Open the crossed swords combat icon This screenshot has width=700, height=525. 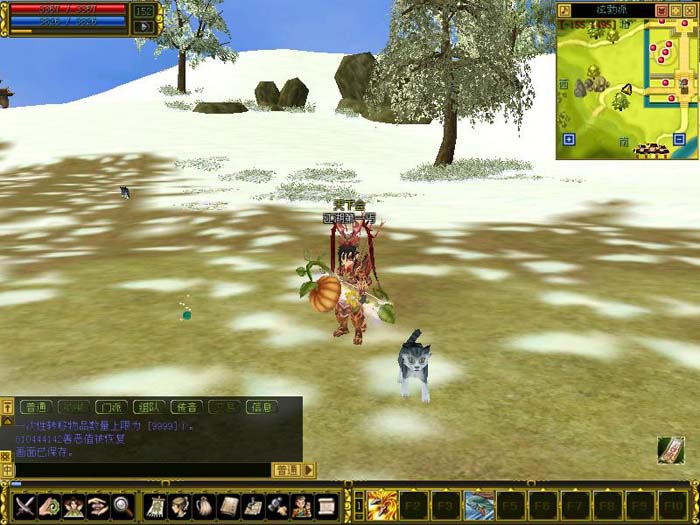23,506
